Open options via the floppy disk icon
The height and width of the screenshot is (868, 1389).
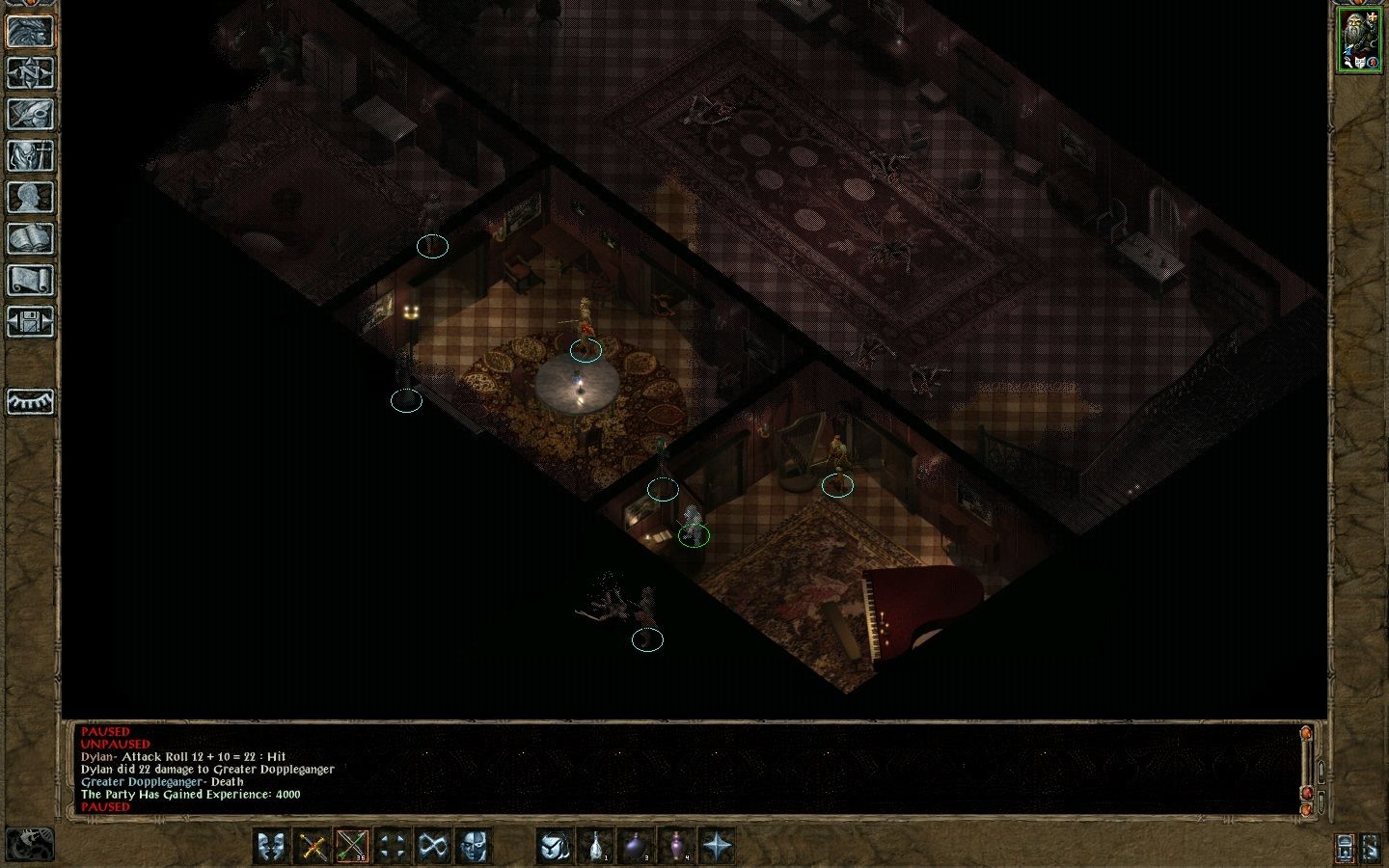coord(30,322)
